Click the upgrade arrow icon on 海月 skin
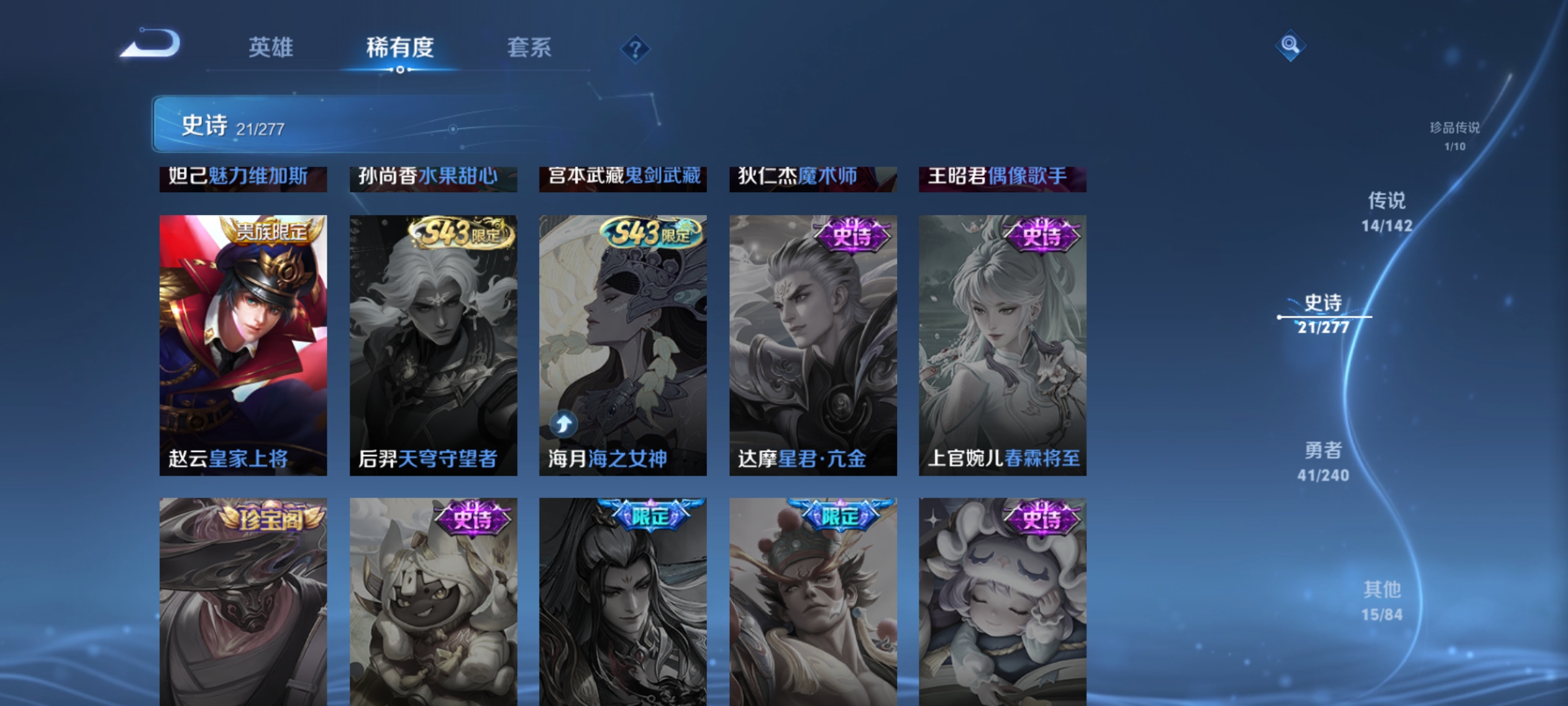 tap(563, 424)
